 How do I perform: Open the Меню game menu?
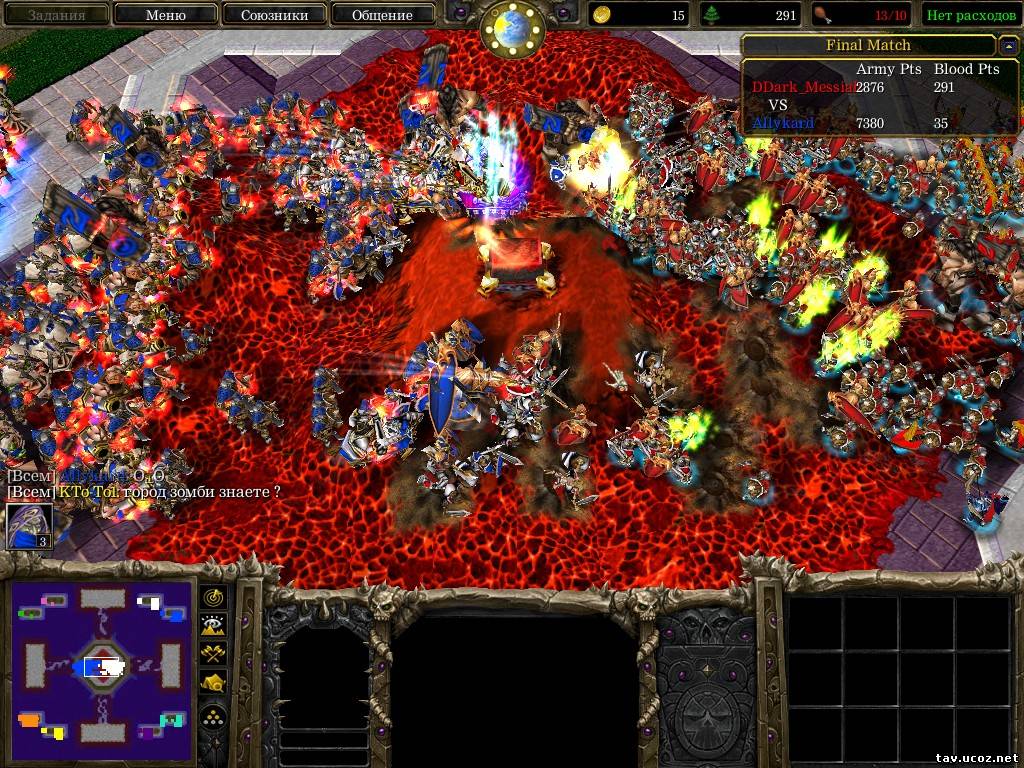pyautogui.click(x=165, y=15)
